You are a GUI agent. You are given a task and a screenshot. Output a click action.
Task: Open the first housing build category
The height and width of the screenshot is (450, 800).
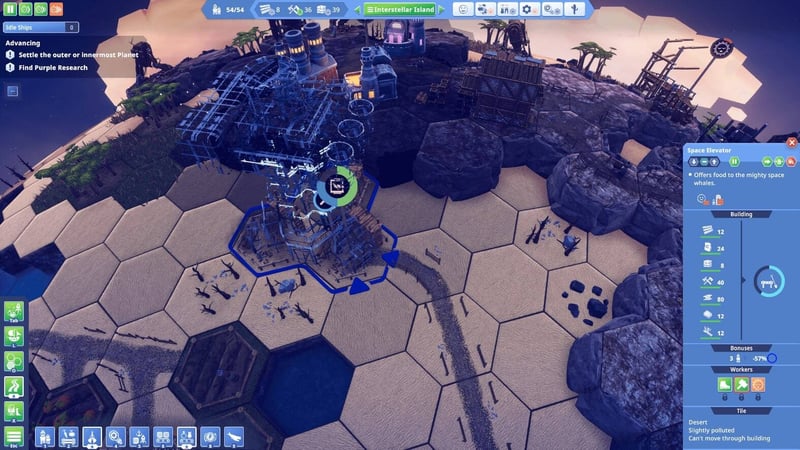coord(44,436)
